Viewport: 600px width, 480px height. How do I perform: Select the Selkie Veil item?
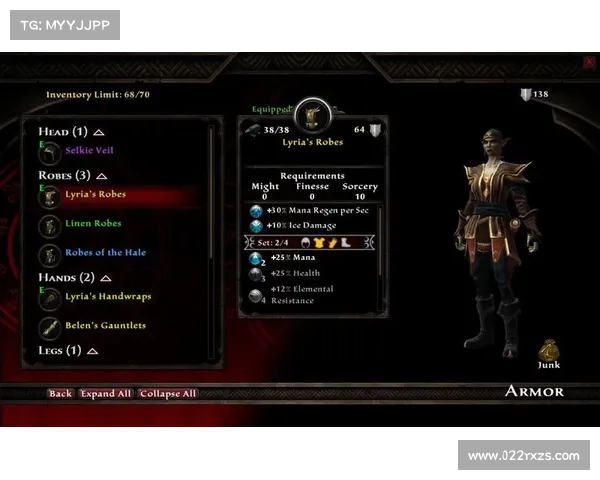point(90,150)
